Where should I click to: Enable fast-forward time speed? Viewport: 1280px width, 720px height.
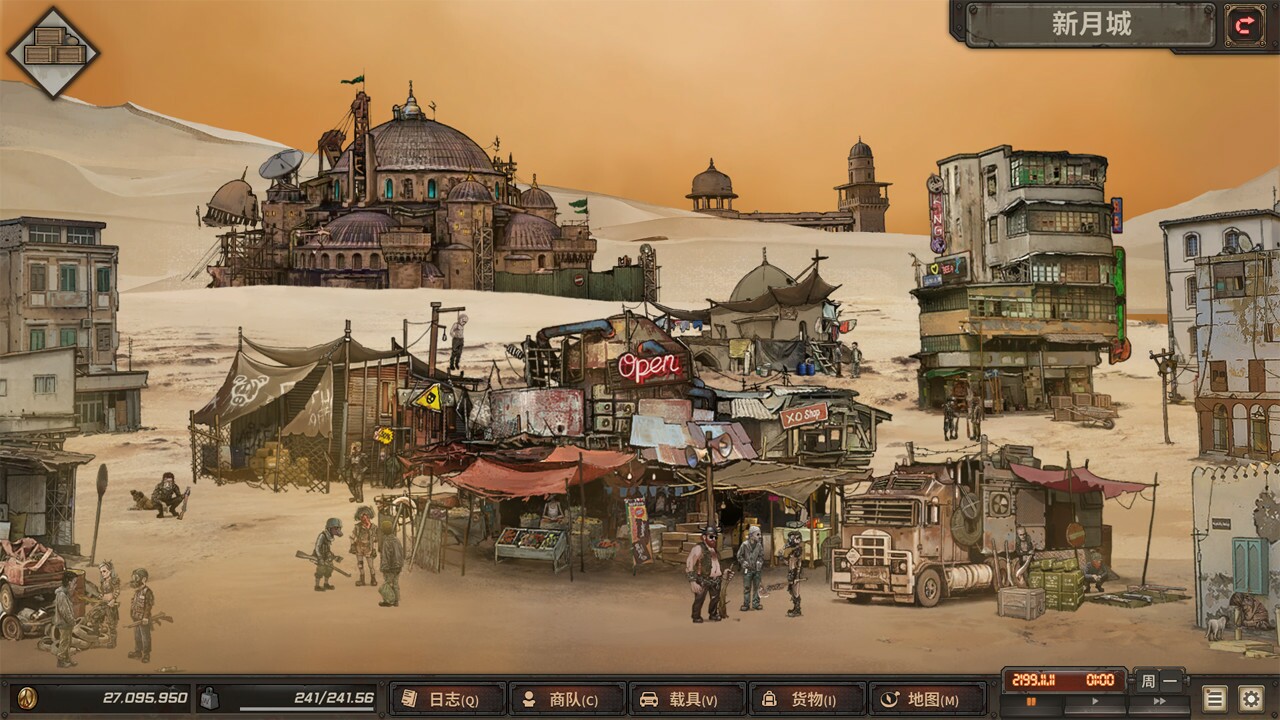1160,700
